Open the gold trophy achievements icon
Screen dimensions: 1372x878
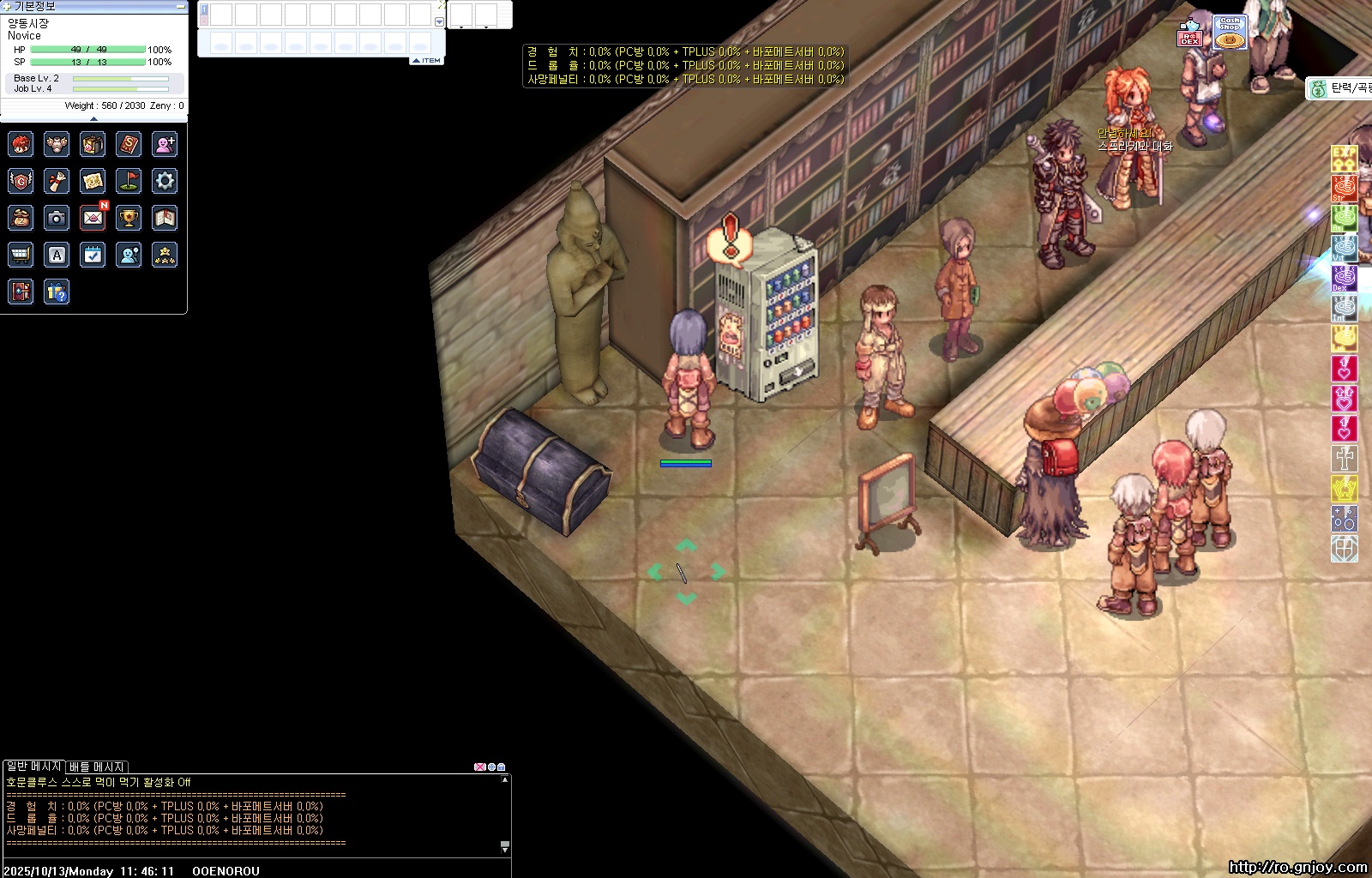coord(129,219)
